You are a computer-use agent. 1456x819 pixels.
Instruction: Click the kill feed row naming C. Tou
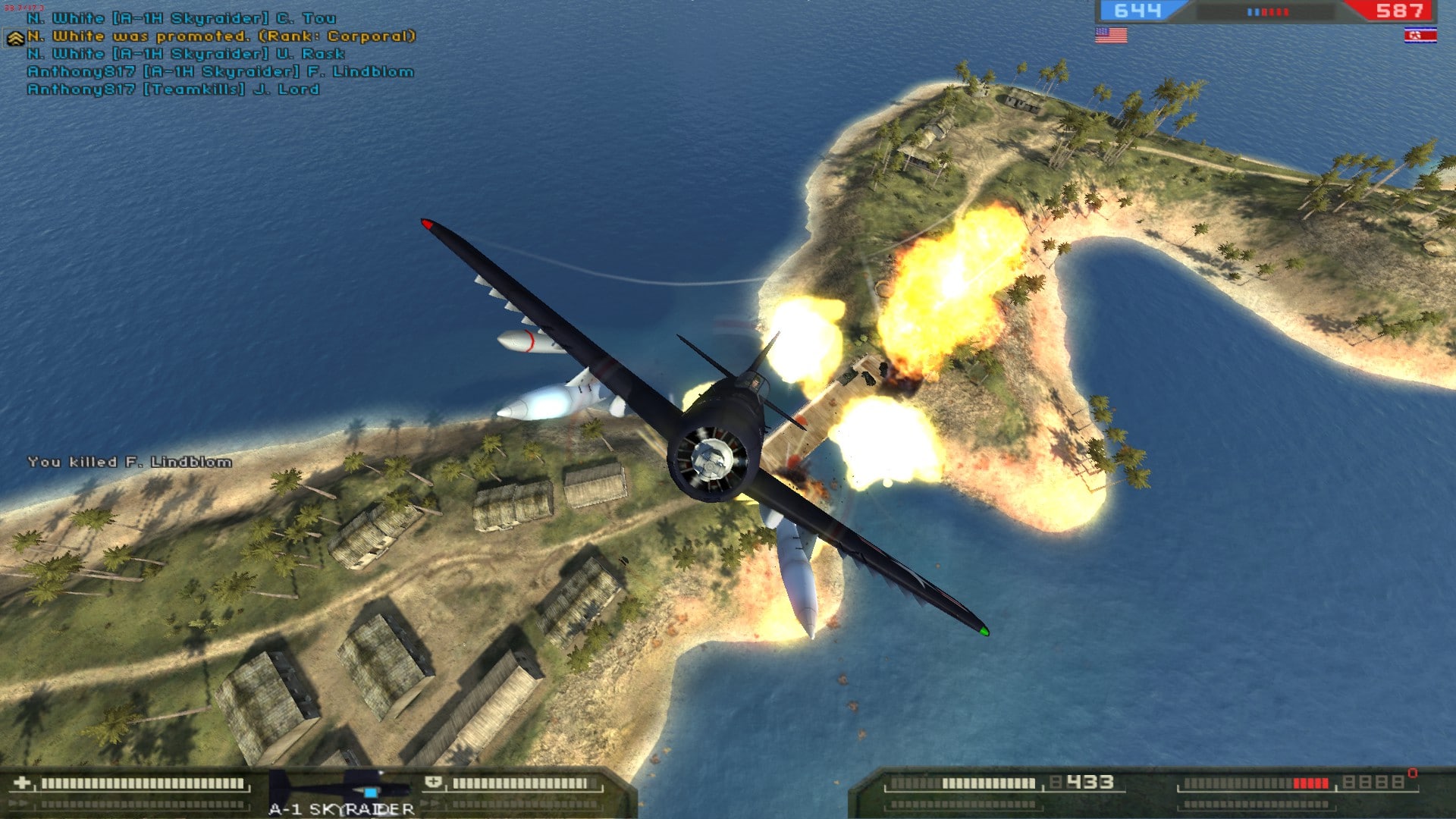[181, 18]
